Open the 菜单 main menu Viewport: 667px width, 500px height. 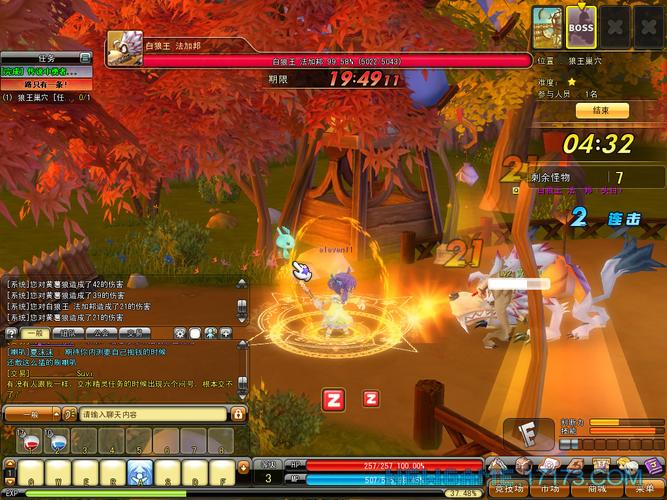pyautogui.click(x=644, y=489)
